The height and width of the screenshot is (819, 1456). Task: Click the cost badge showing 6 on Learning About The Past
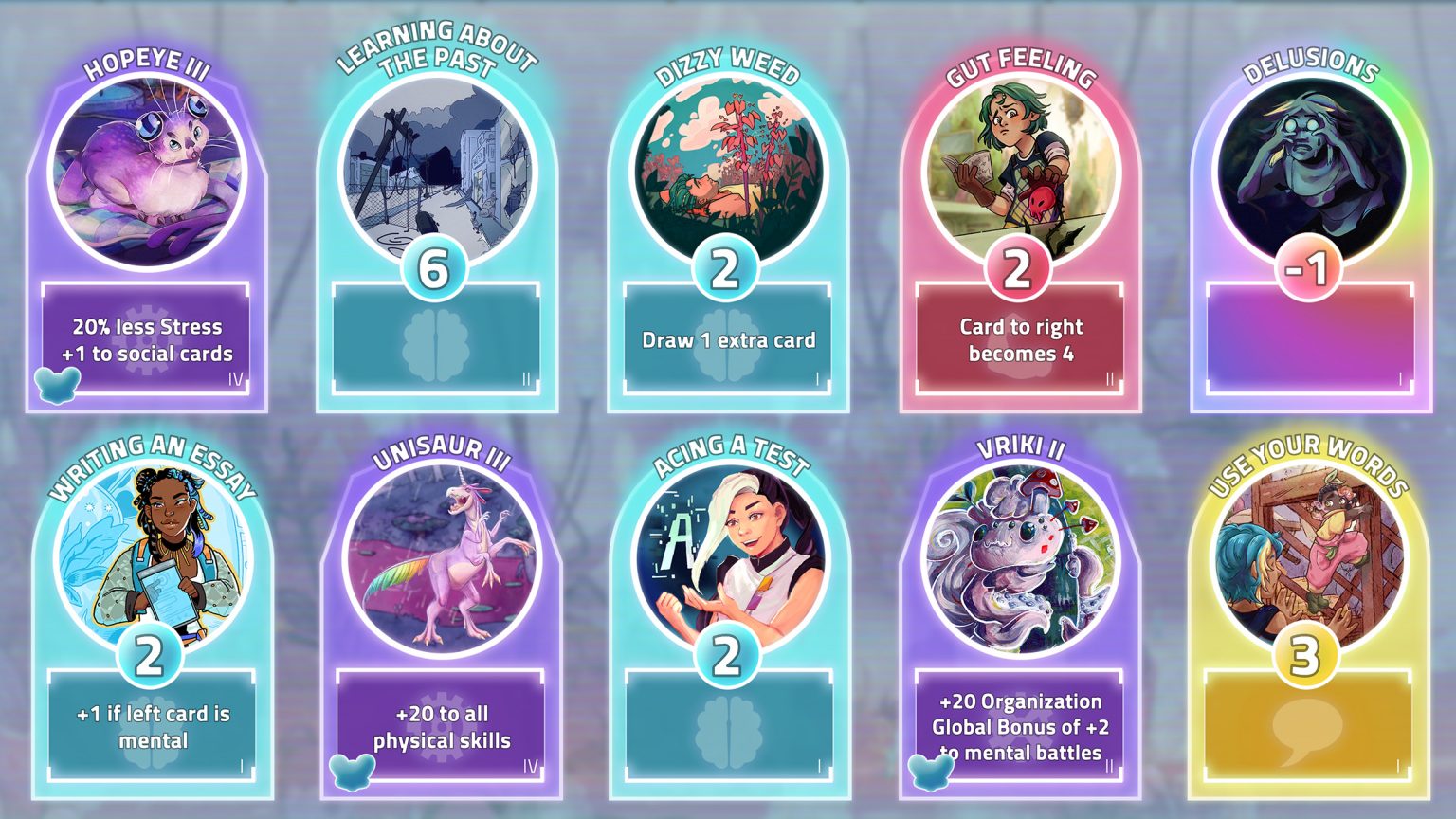pyautogui.click(x=433, y=270)
